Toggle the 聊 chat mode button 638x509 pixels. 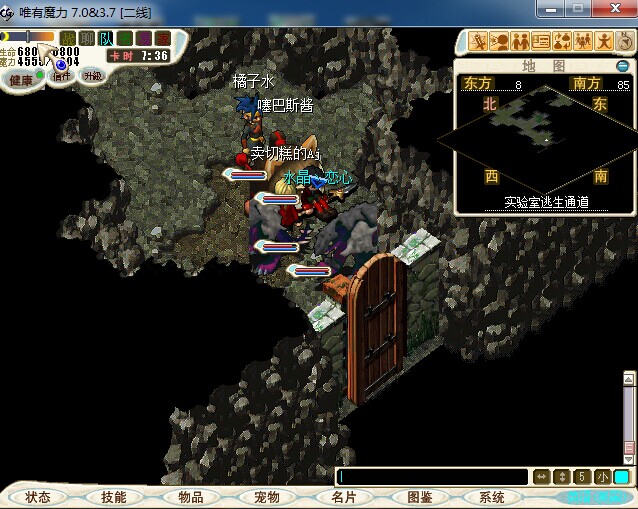(87, 38)
